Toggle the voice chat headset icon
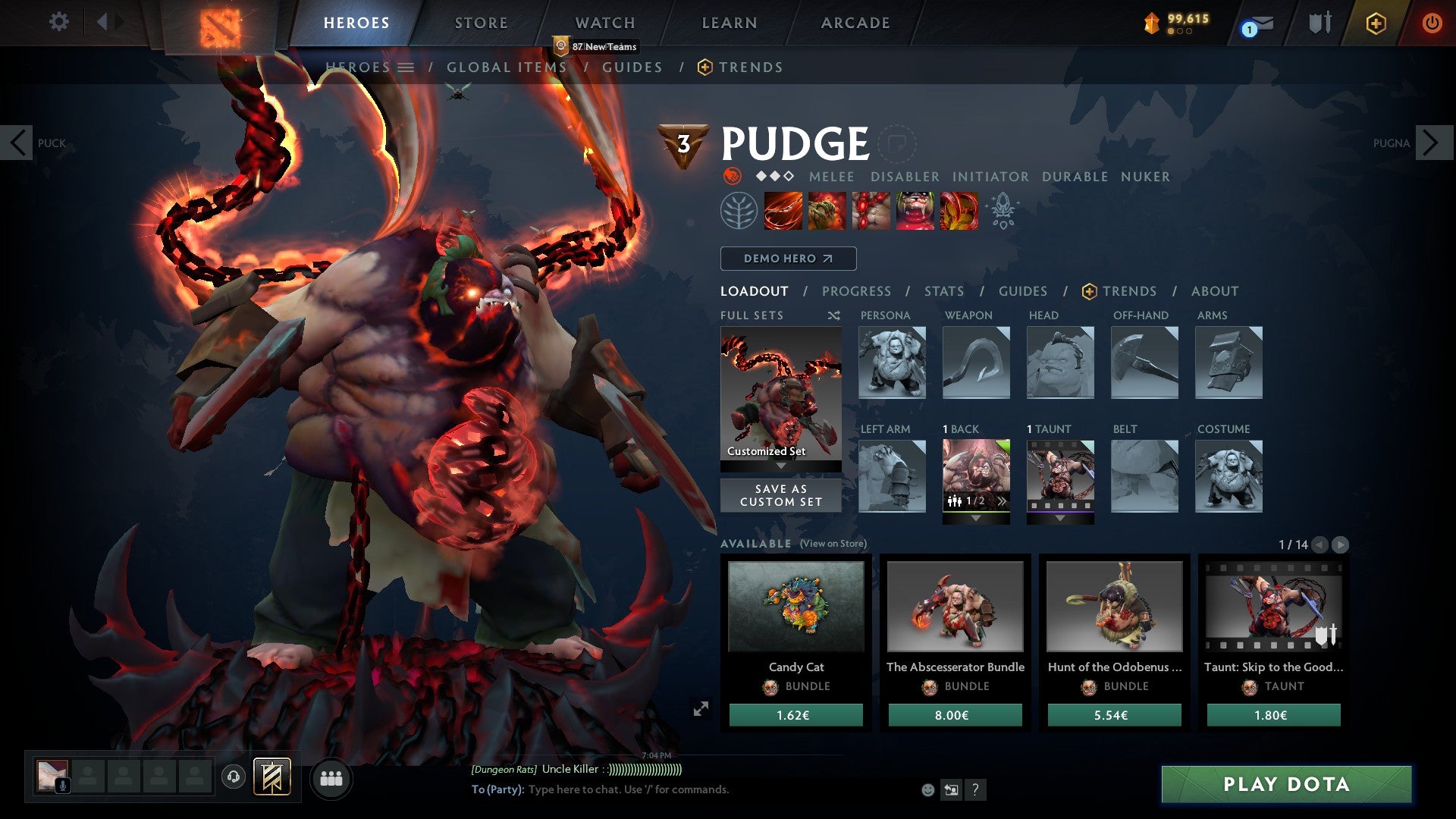1456x819 pixels. point(234,777)
